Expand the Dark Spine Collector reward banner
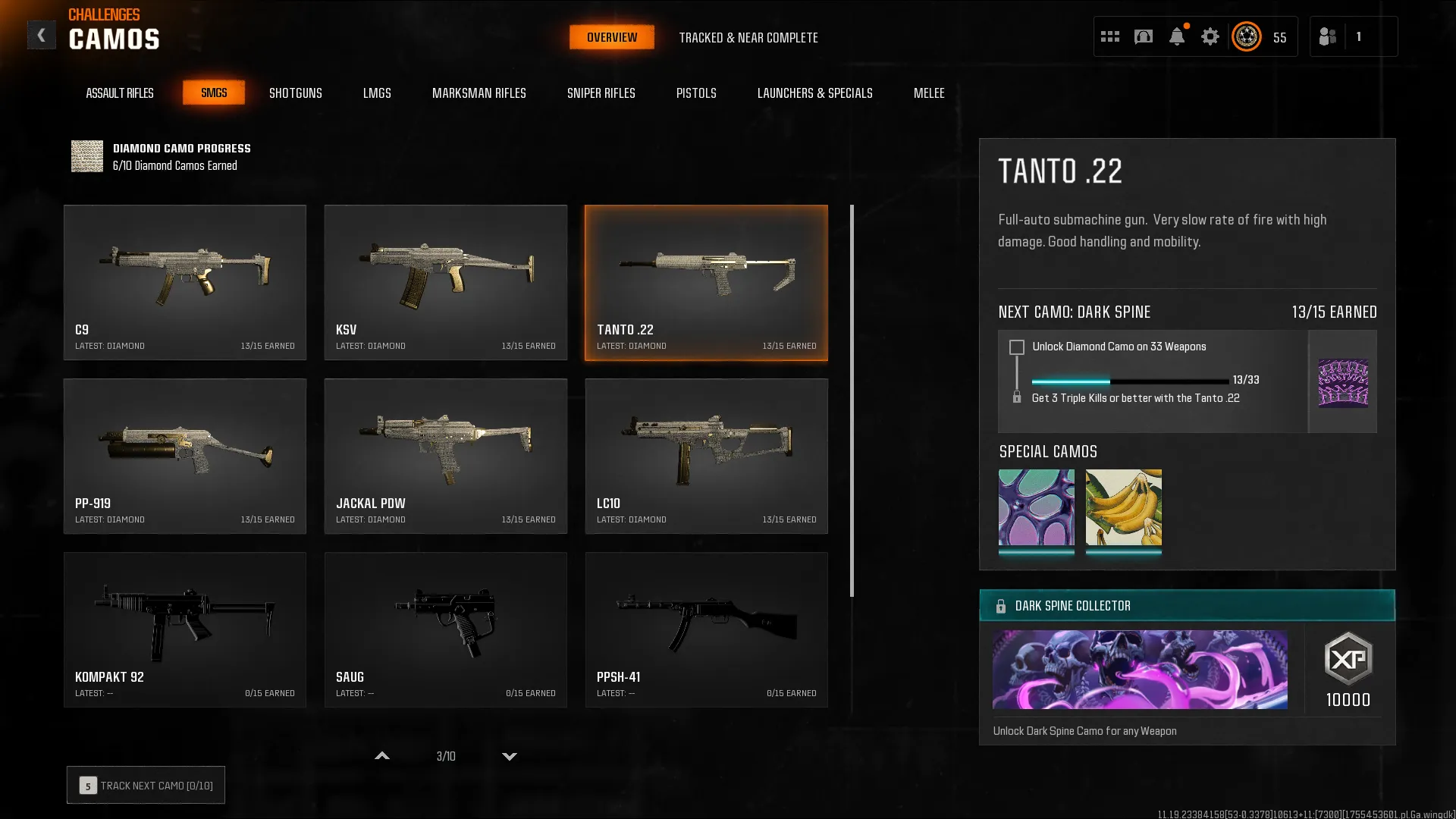Viewport: 1456px width, 819px height. pos(1187,605)
